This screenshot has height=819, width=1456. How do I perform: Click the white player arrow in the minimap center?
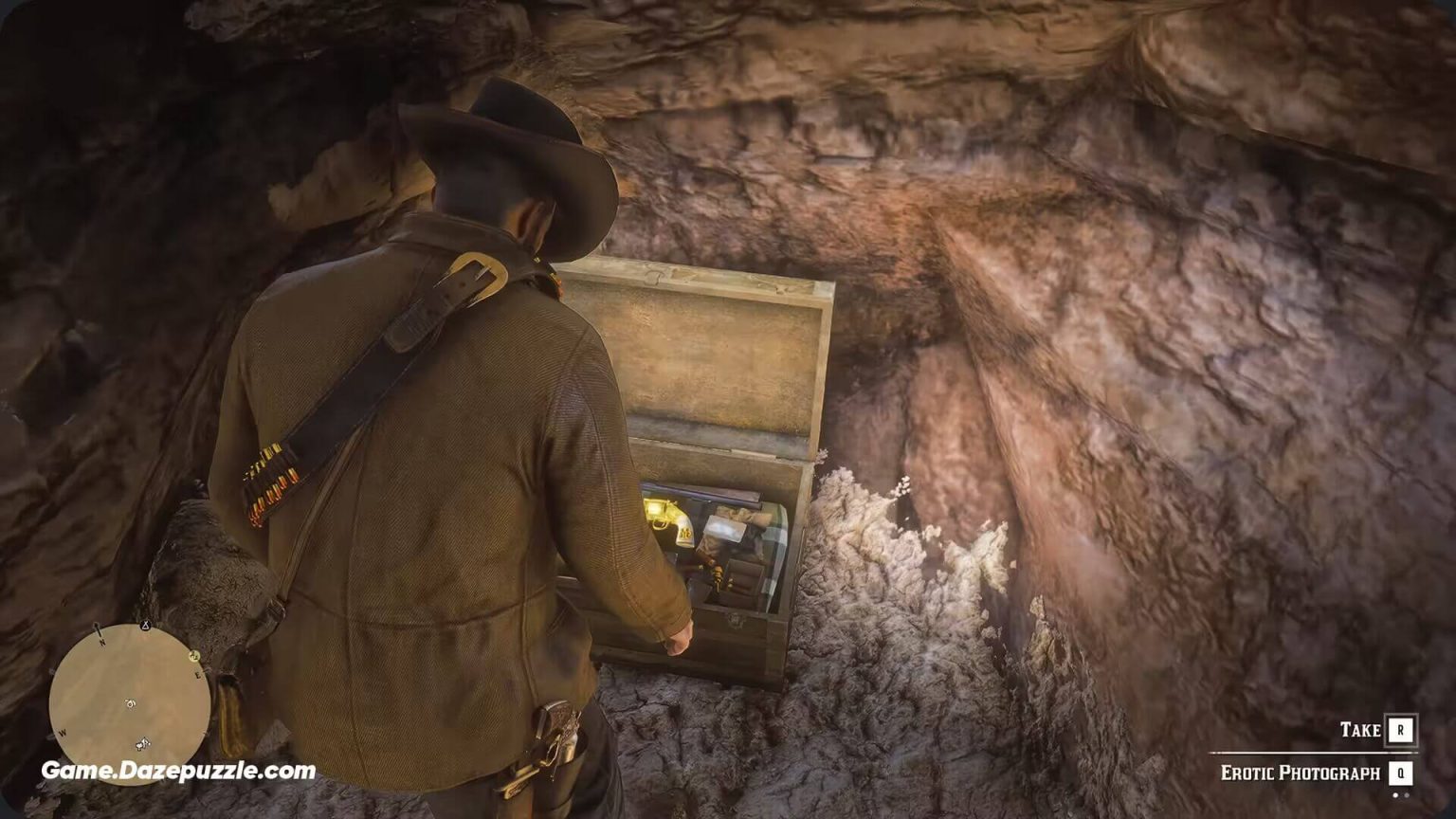[x=144, y=743]
